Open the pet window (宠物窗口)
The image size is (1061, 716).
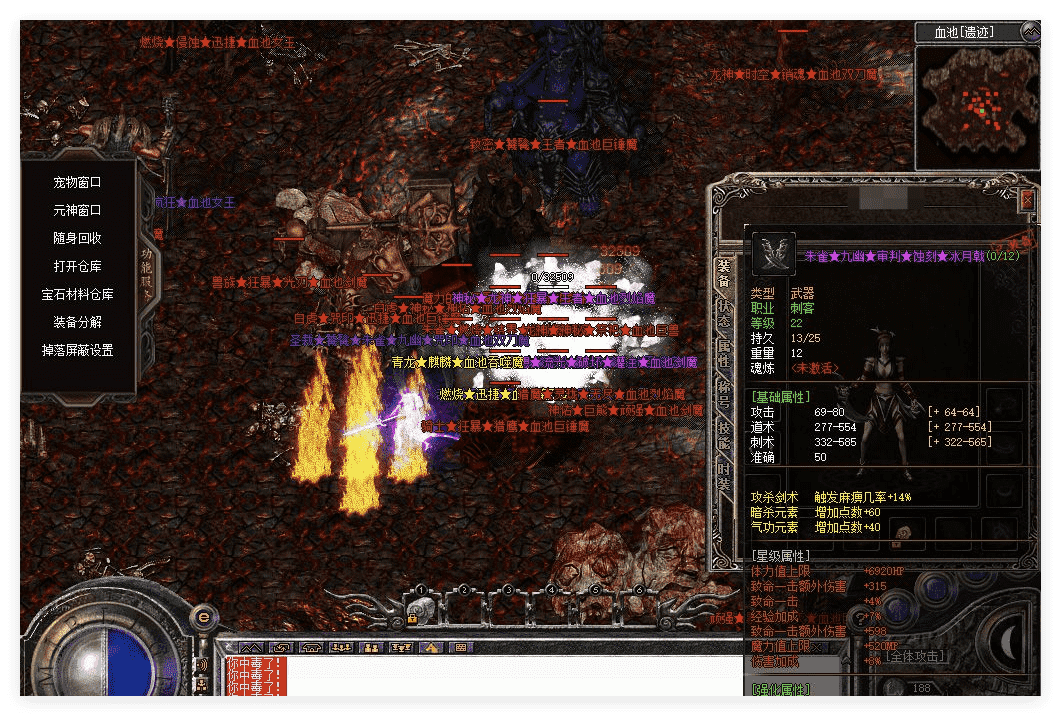[x=77, y=183]
